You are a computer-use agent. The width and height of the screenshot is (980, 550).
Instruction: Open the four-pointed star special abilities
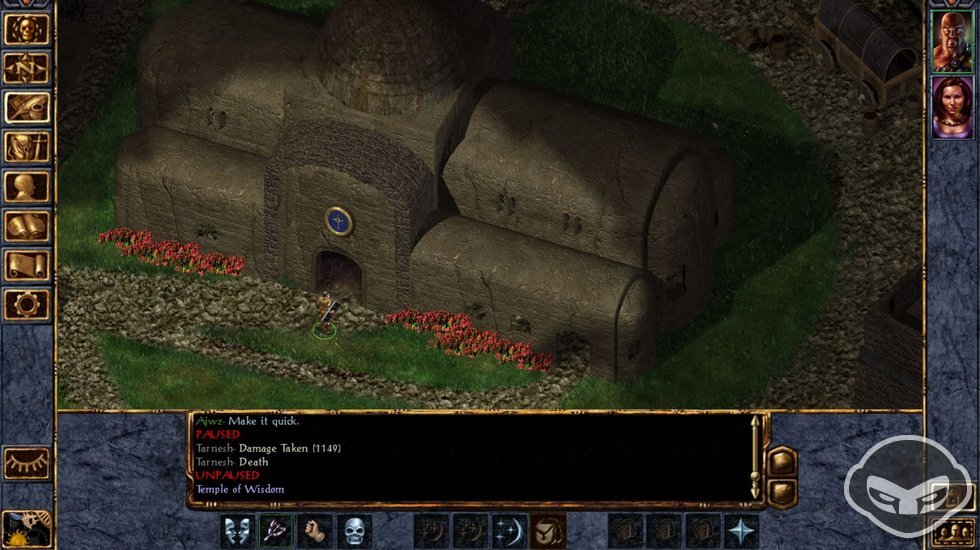click(x=741, y=530)
